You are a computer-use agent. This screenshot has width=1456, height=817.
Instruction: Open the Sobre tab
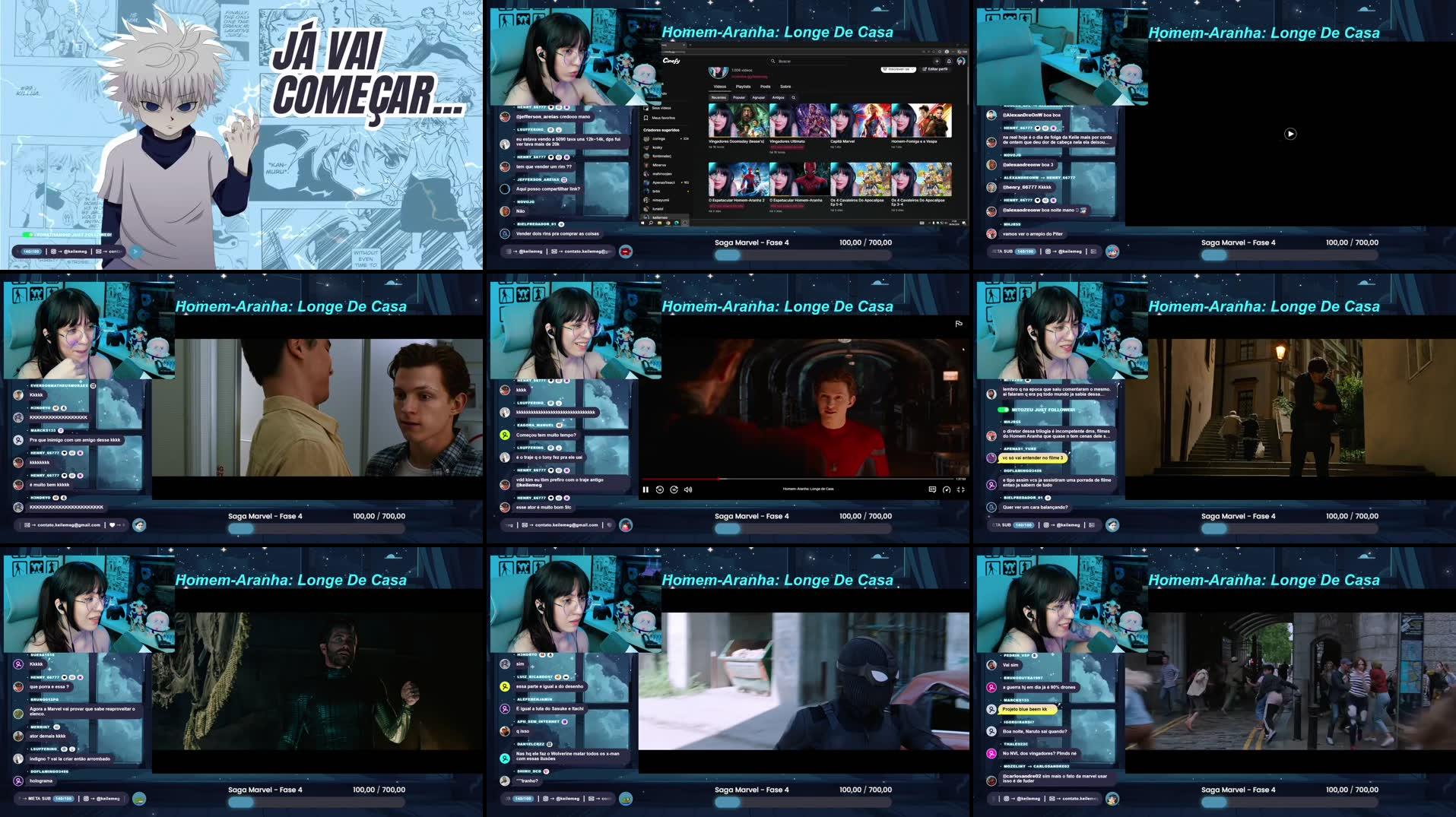(x=785, y=87)
